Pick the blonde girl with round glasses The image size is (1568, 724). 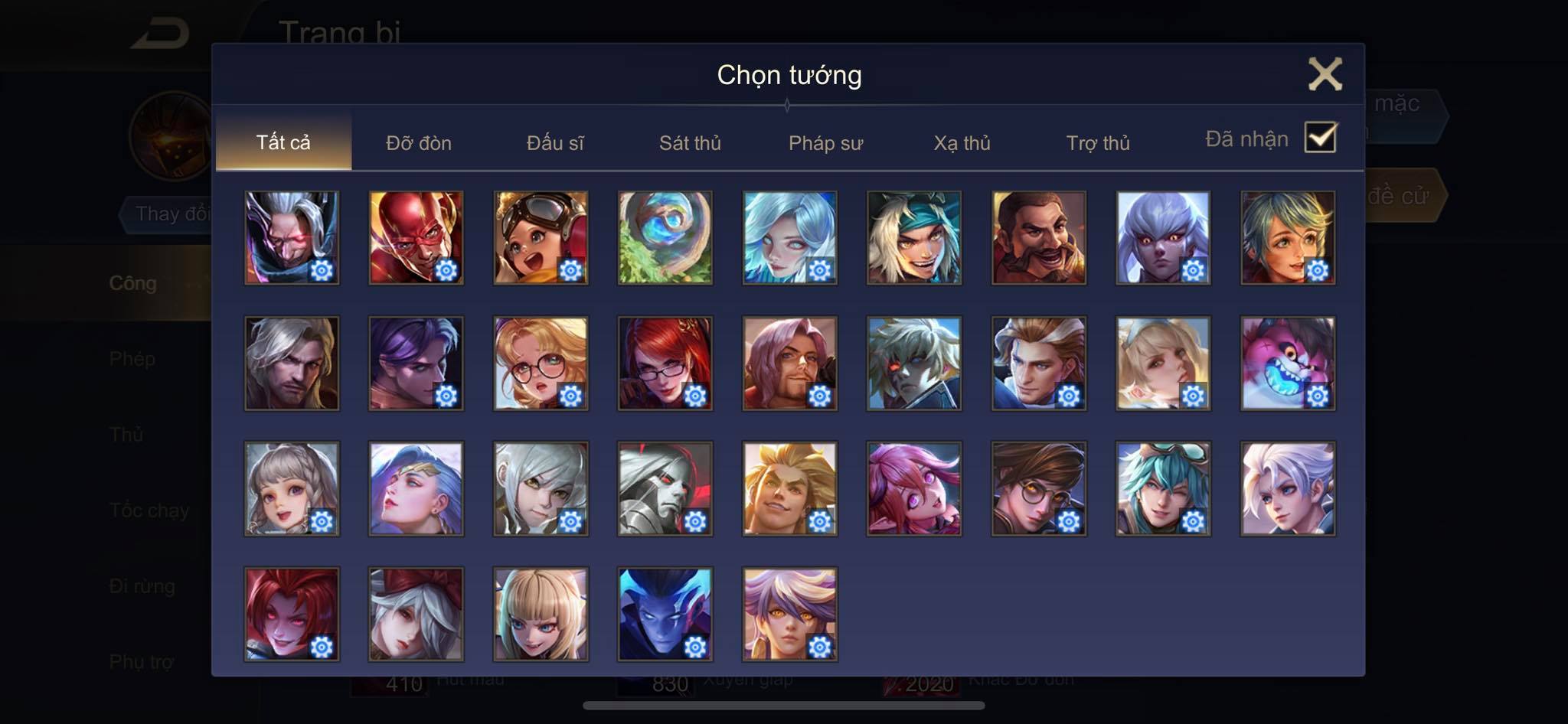(541, 363)
